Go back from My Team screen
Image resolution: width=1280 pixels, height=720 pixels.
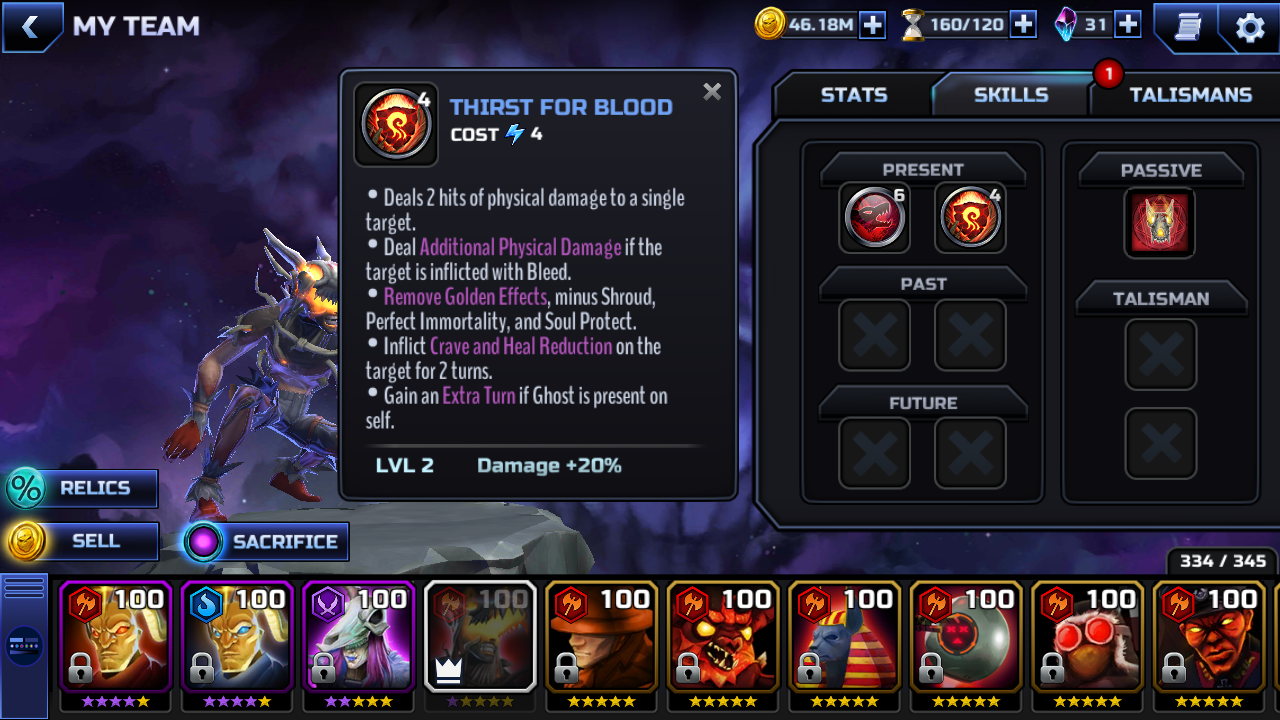(31, 27)
